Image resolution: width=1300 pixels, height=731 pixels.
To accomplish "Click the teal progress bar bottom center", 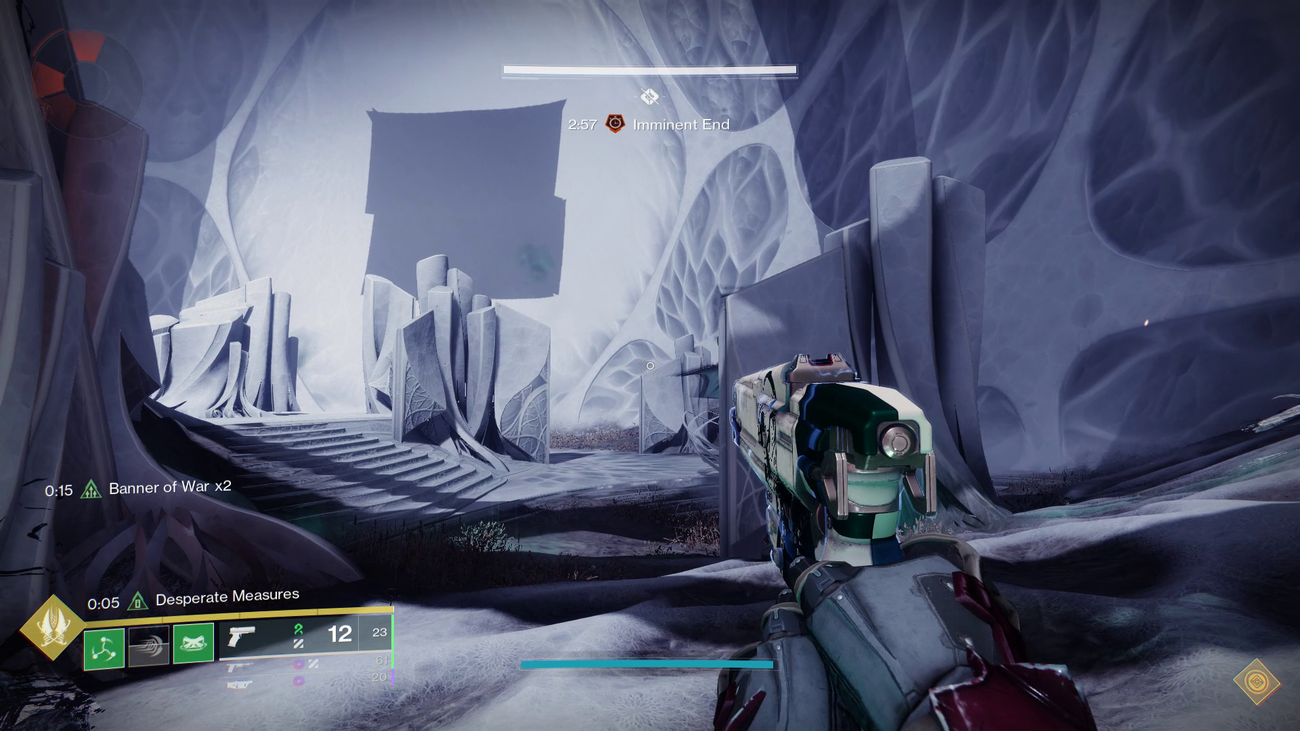I will tap(649, 662).
